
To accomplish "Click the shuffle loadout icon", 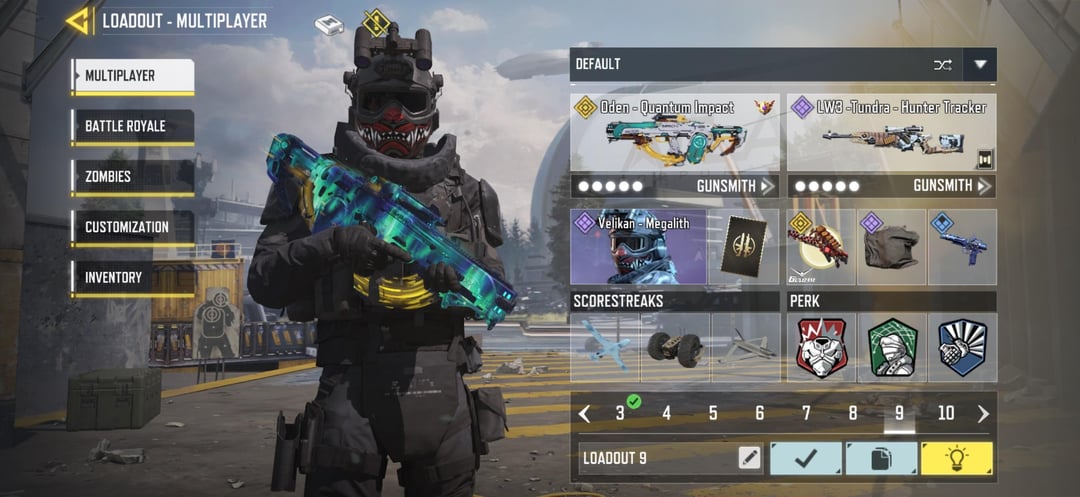I will (x=942, y=65).
